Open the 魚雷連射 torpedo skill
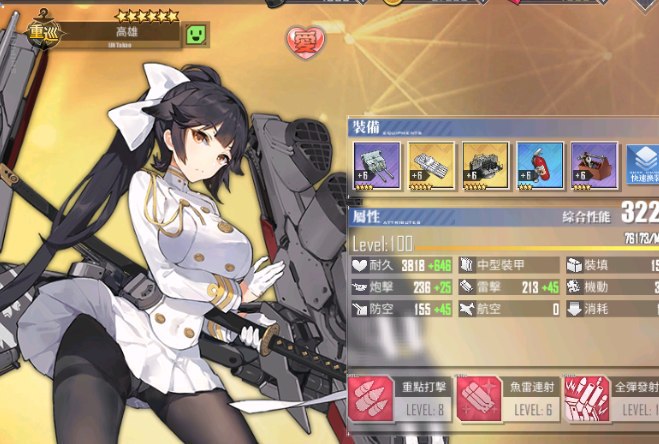 [x=509, y=396]
